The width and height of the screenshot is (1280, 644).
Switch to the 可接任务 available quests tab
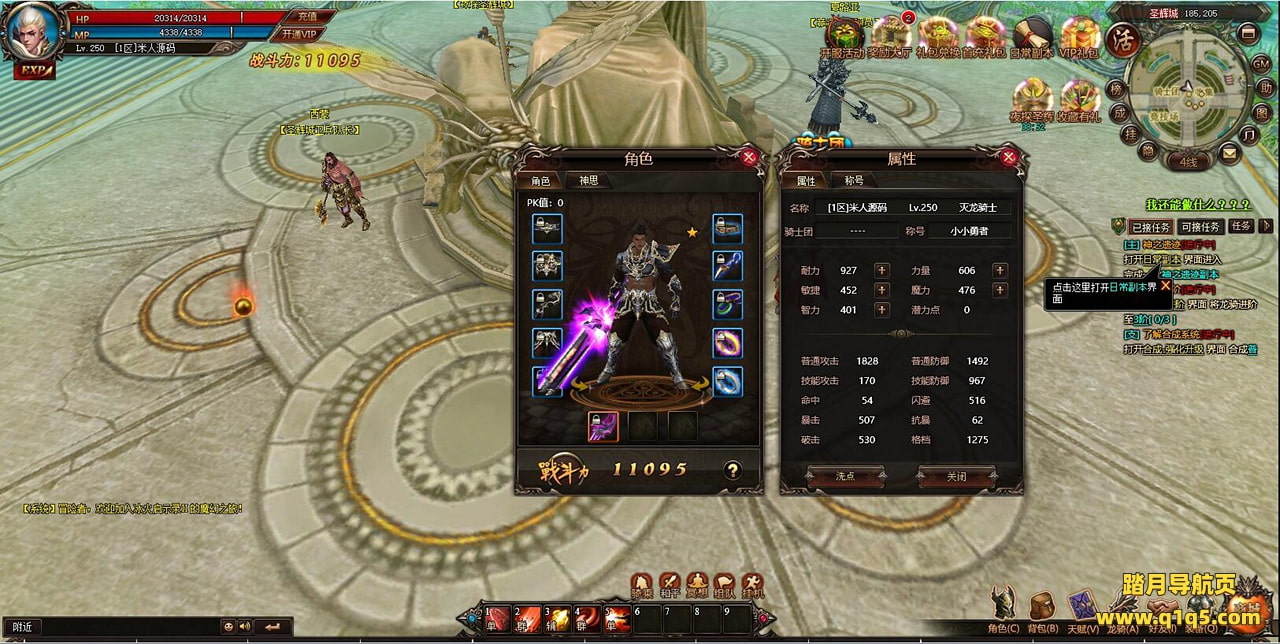(1199, 227)
